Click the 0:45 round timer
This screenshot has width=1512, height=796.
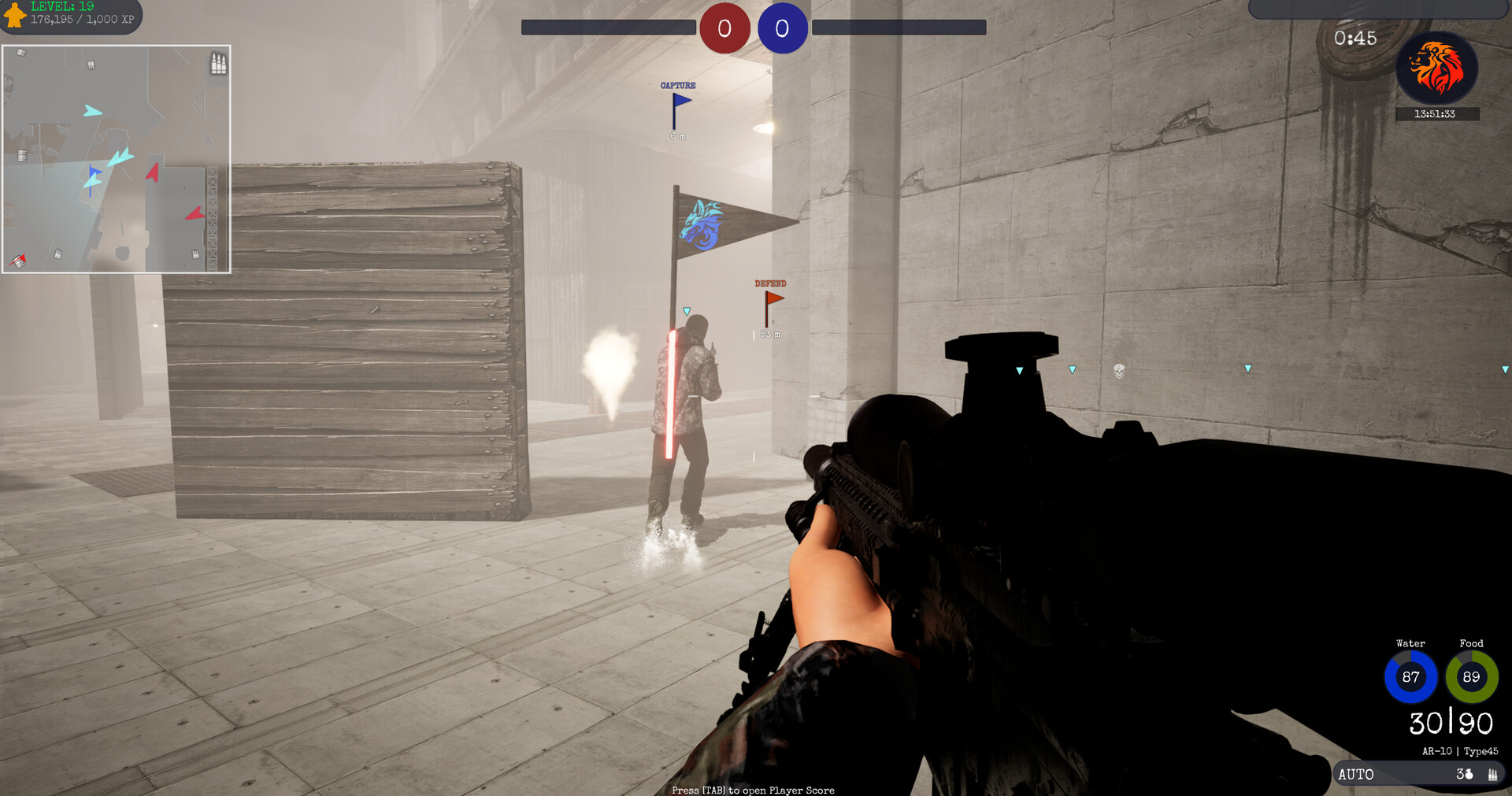[1354, 38]
